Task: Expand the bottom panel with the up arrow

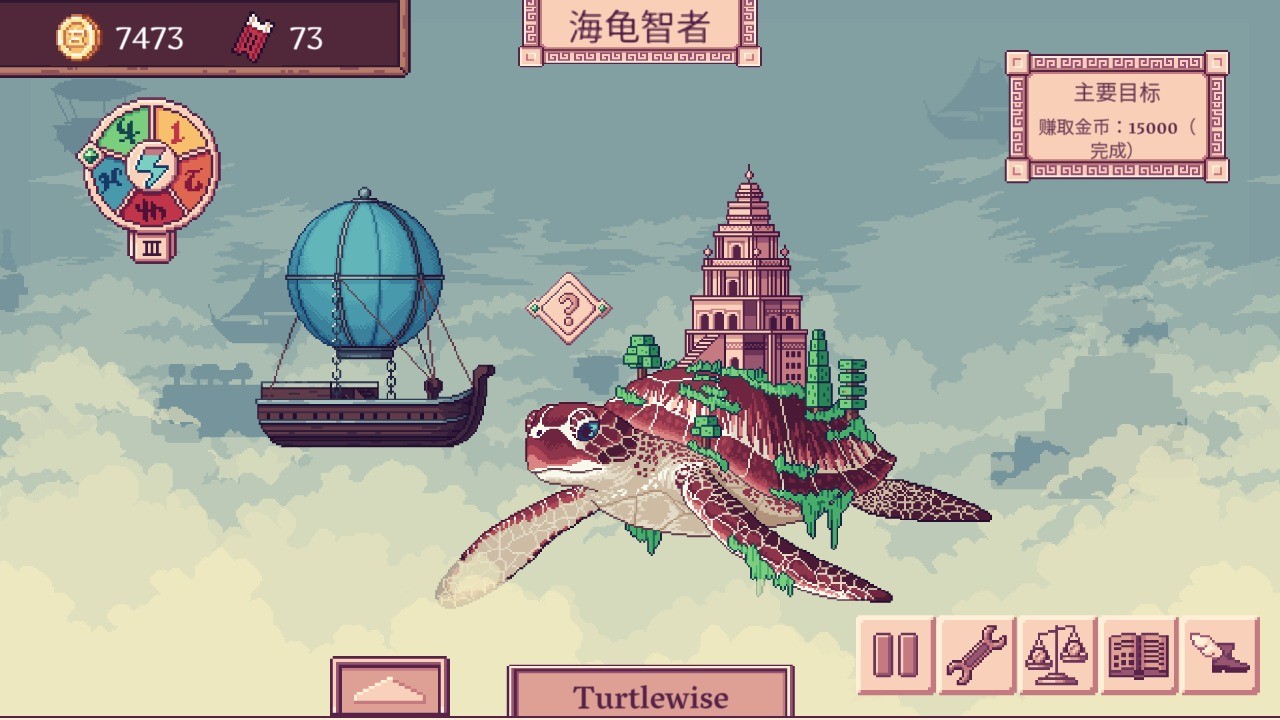Action: coord(389,688)
